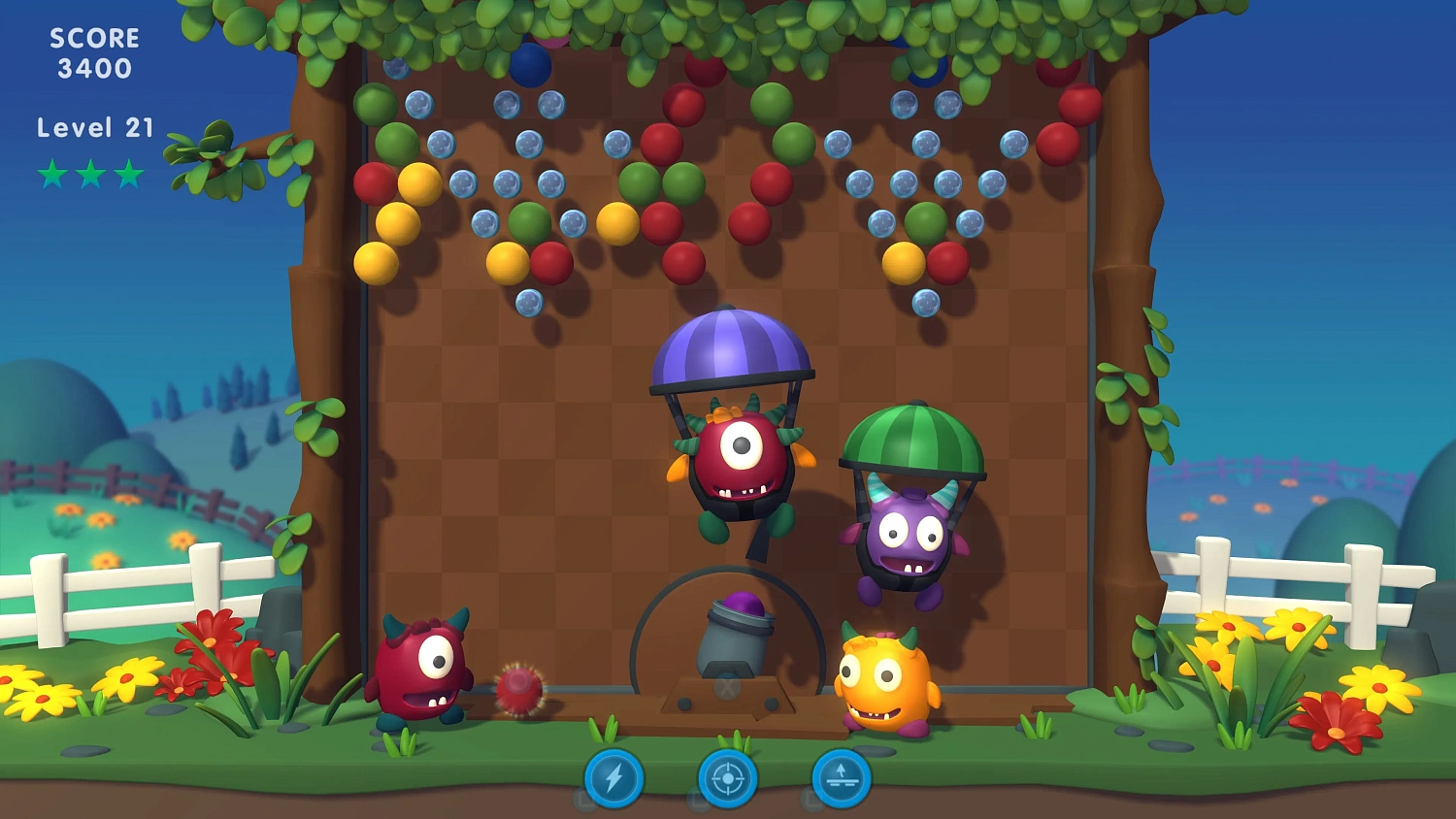
Task: Click the first green star under Level 21
Action: pyautogui.click(x=50, y=174)
